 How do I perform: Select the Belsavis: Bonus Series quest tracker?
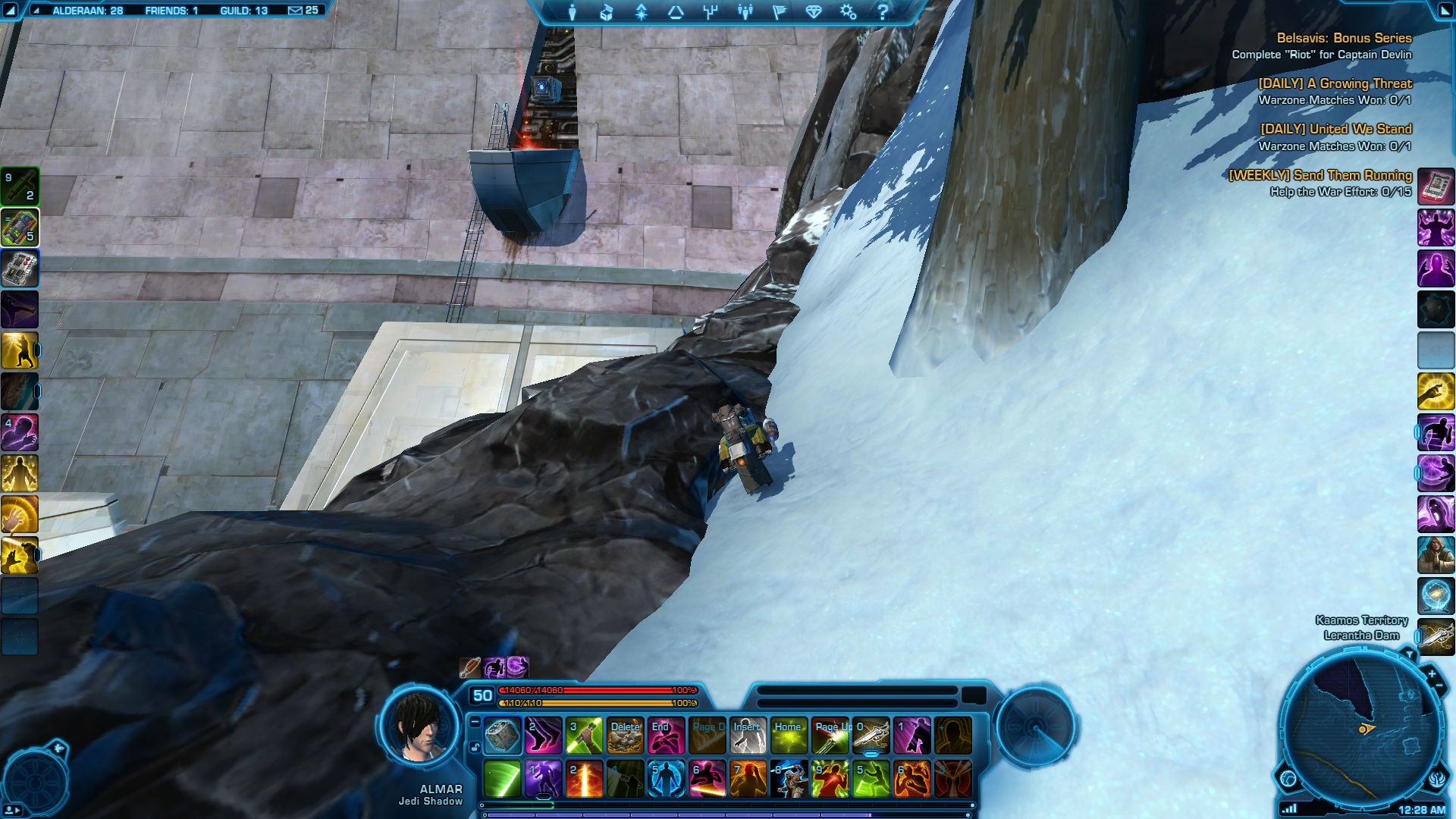point(1343,38)
